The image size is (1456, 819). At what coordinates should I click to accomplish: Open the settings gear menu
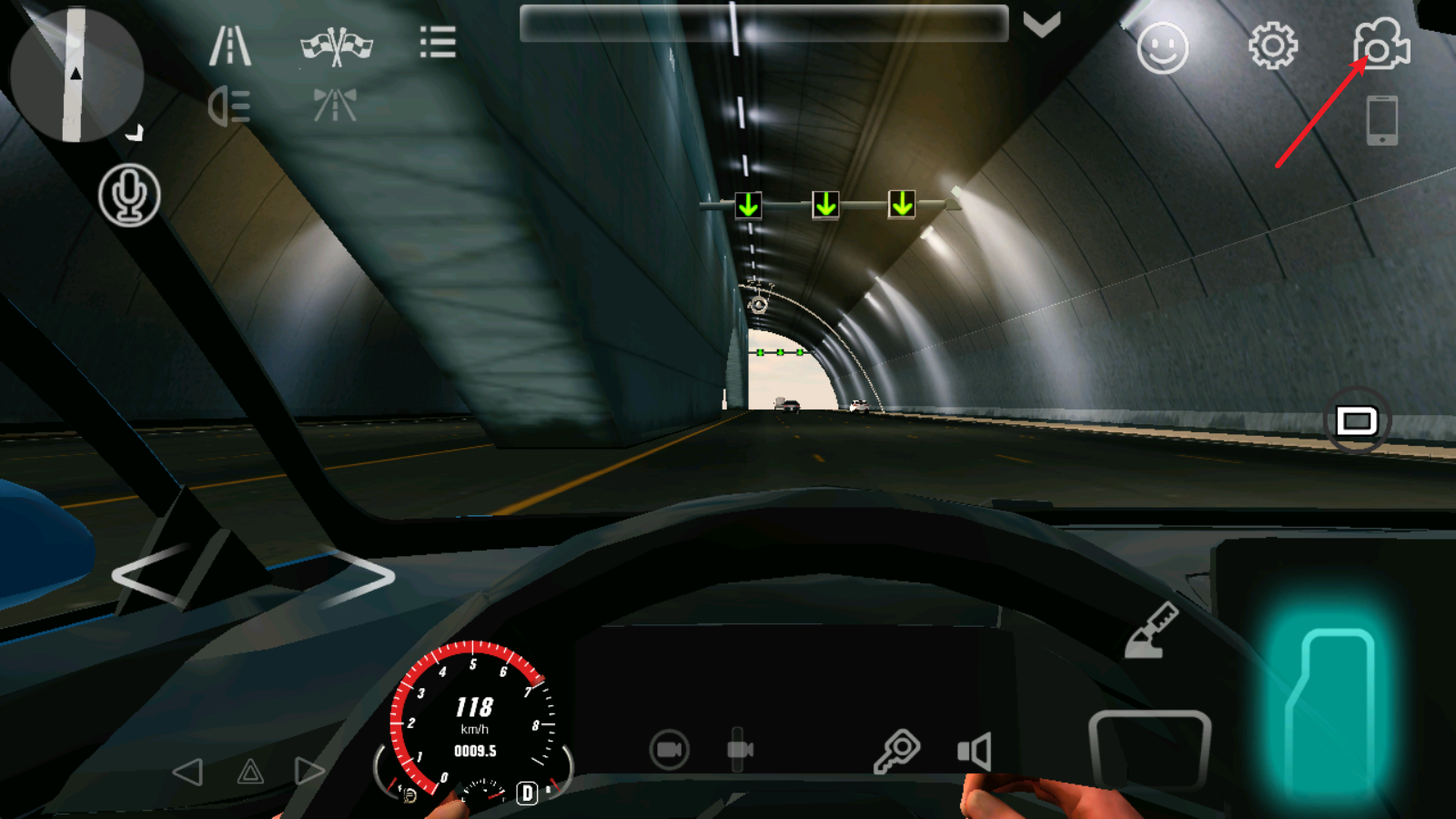pos(1272,45)
